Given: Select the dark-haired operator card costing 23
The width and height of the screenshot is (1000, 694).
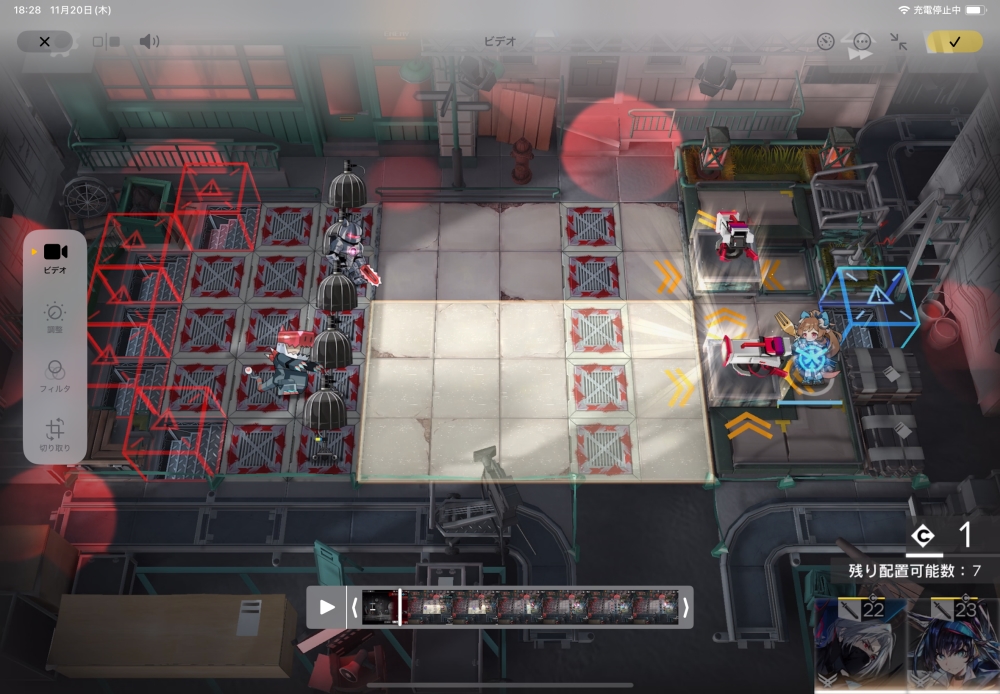Looking at the screenshot, I should (954, 645).
